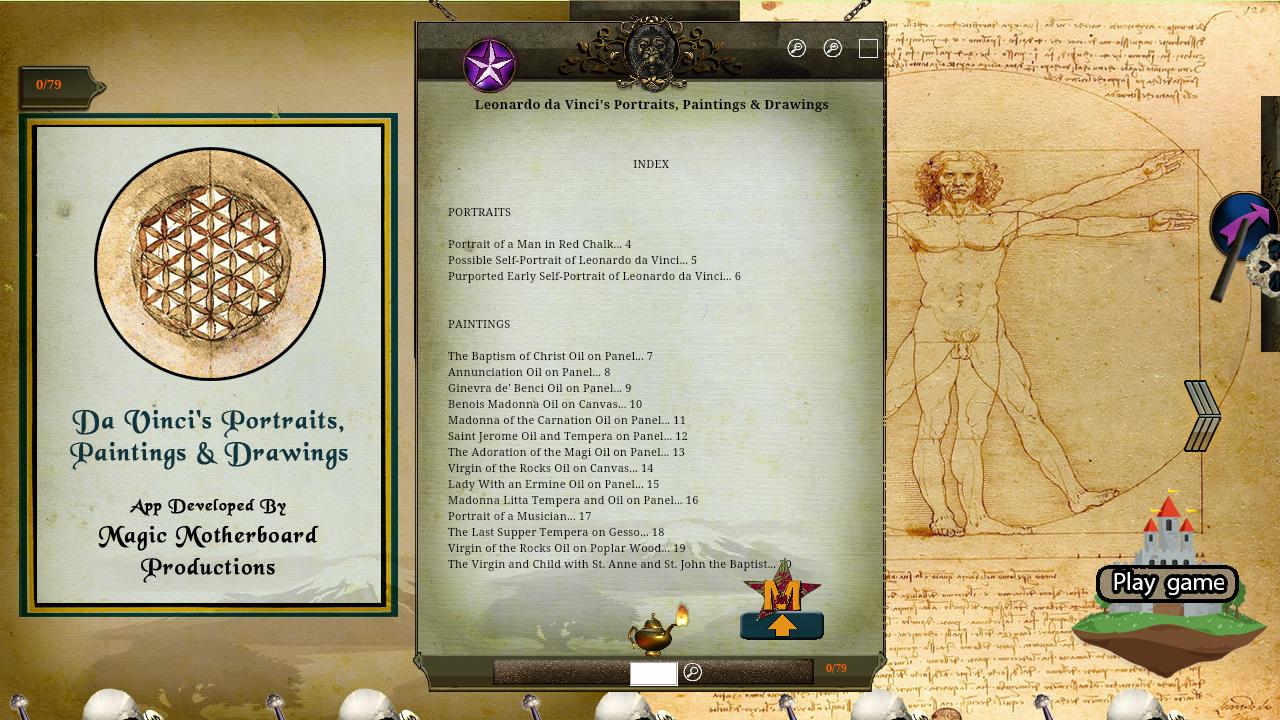The height and width of the screenshot is (720, 1280).
Task: Click the Play game button
Action: tap(1166, 583)
